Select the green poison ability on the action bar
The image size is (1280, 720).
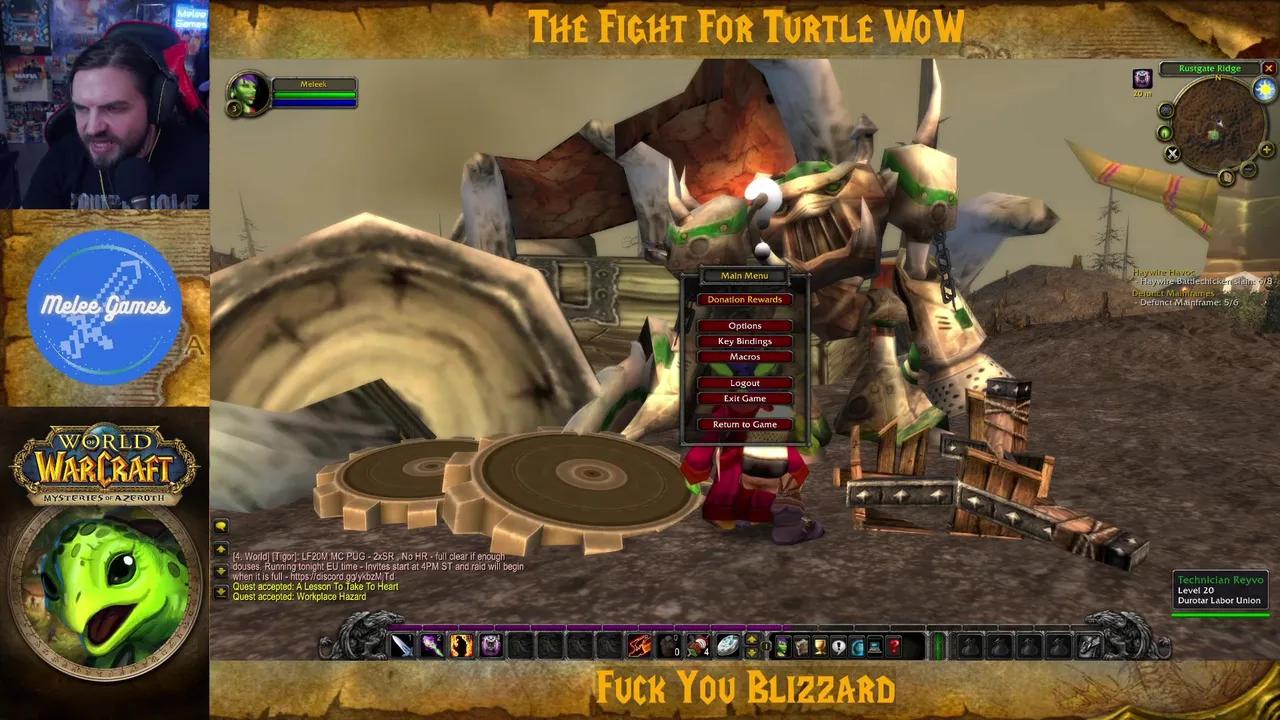[432, 645]
